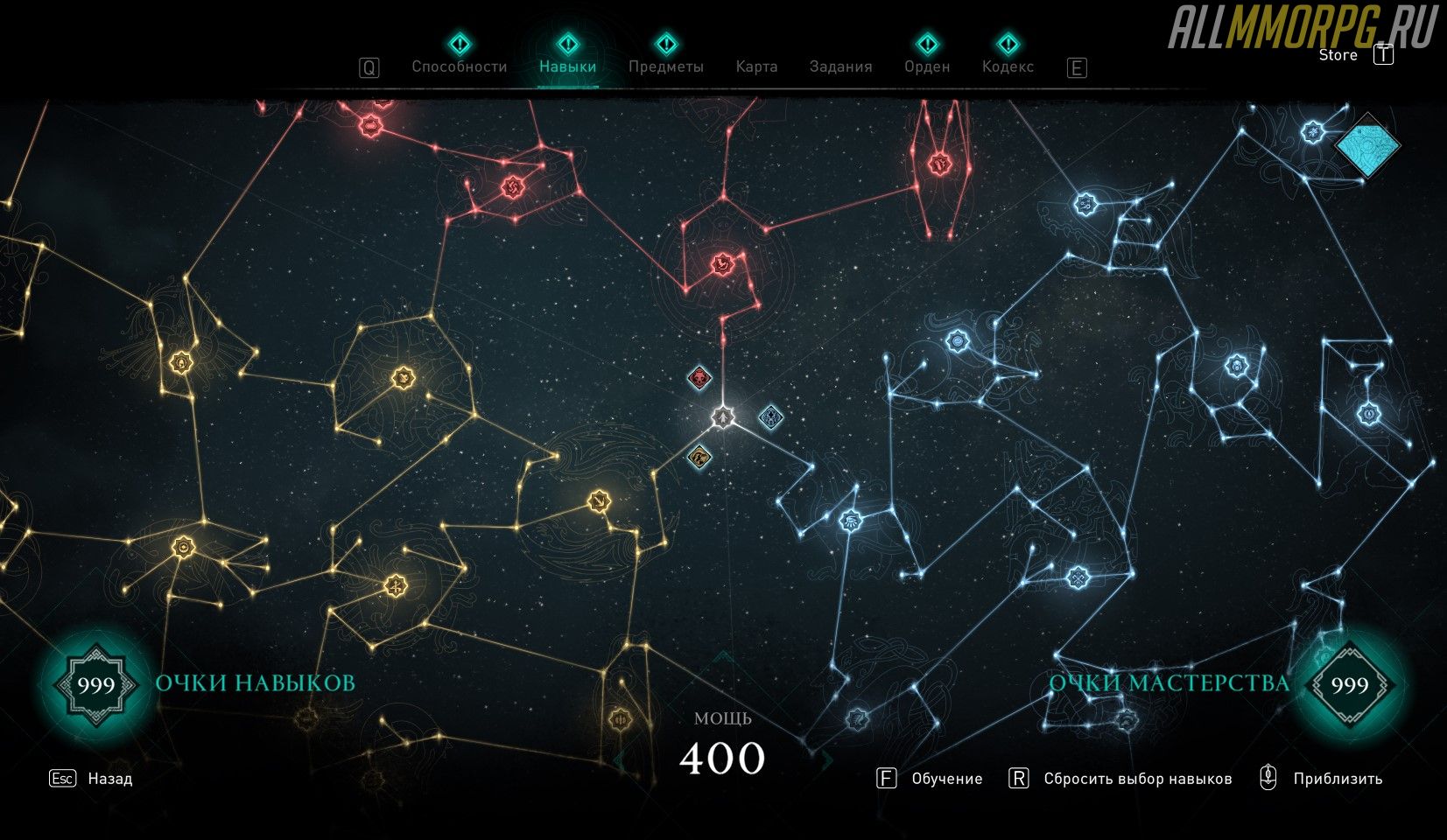
Task: Open the Кодекс tab
Action: [x=1008, y=66]
